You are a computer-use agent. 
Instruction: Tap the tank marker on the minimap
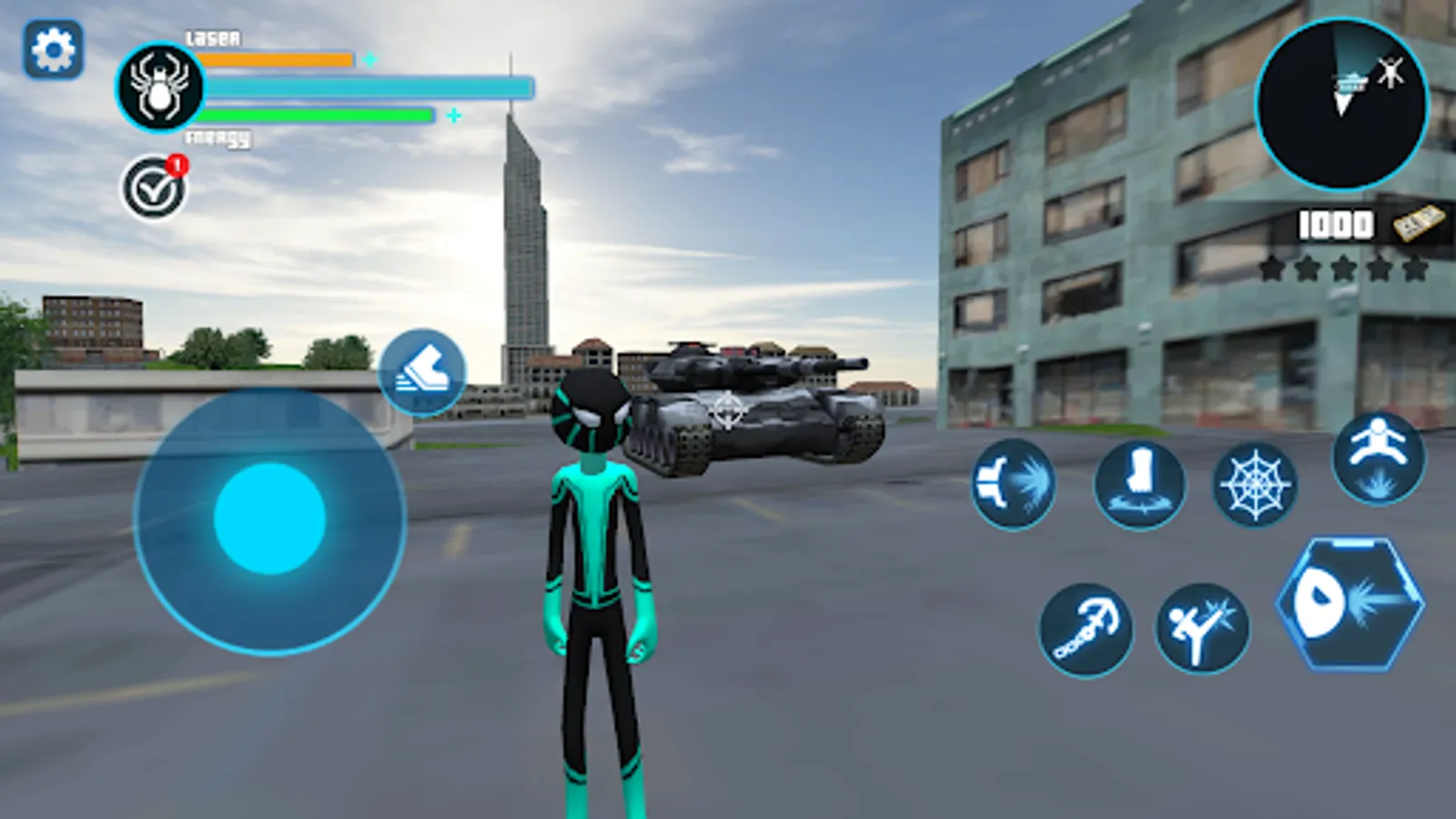click(x=1350, y=82)
